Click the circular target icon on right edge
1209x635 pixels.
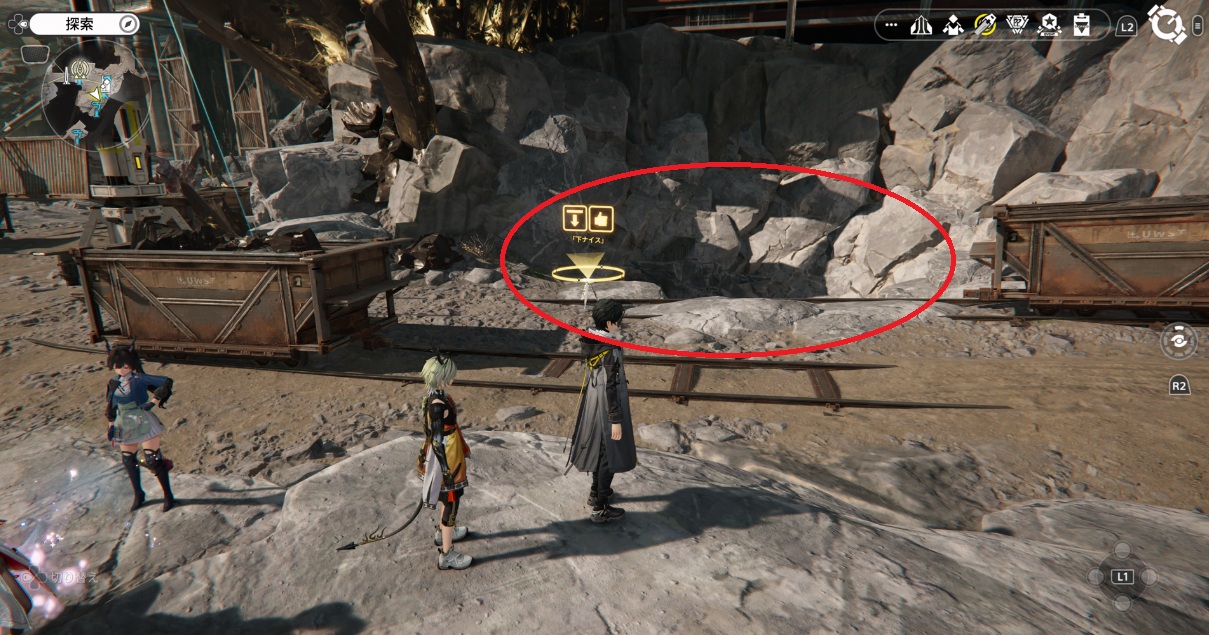coord(1178,341)
